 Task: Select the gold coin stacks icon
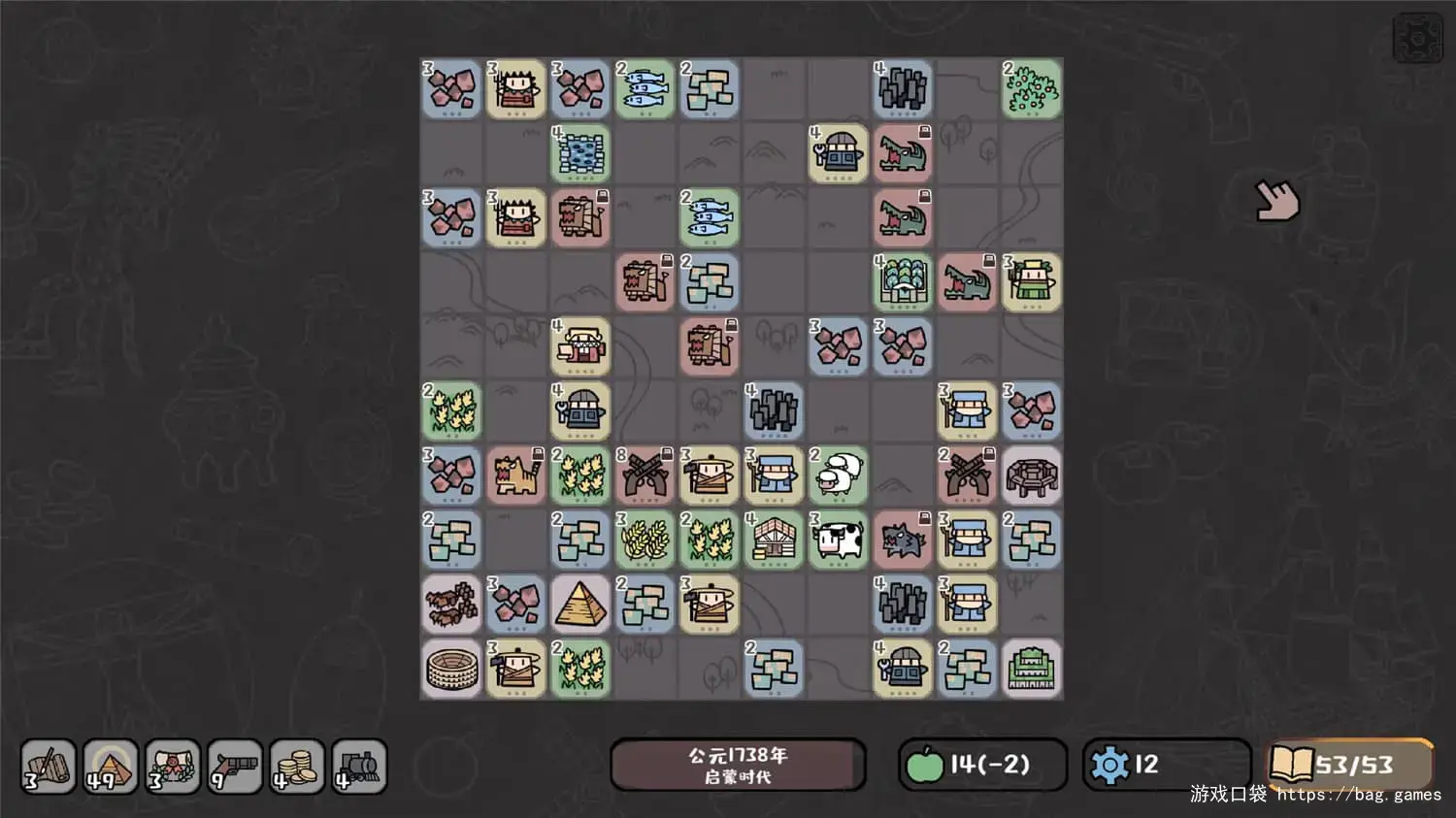(x=297, y=767)
